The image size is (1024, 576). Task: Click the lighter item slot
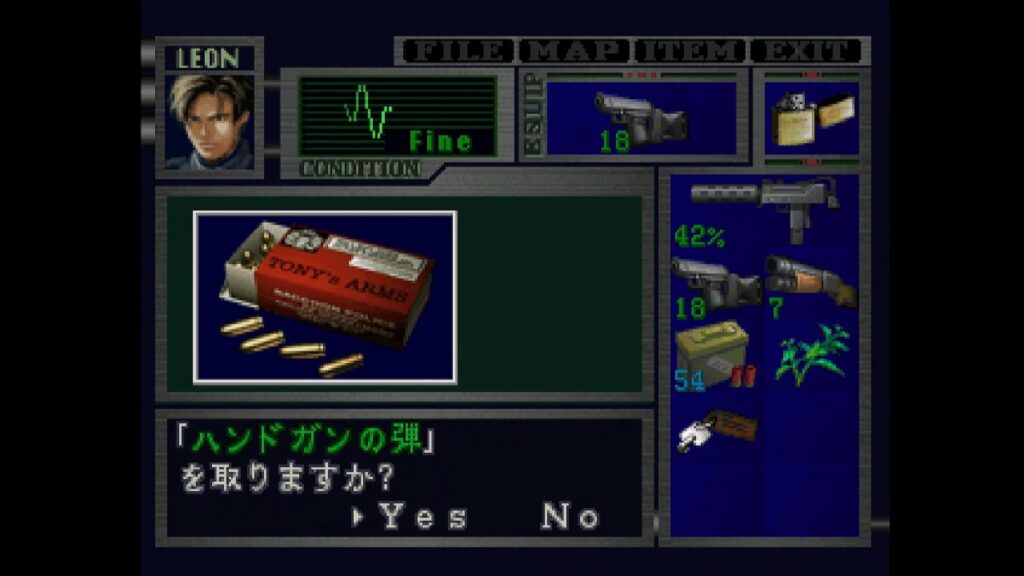point(811,118)
